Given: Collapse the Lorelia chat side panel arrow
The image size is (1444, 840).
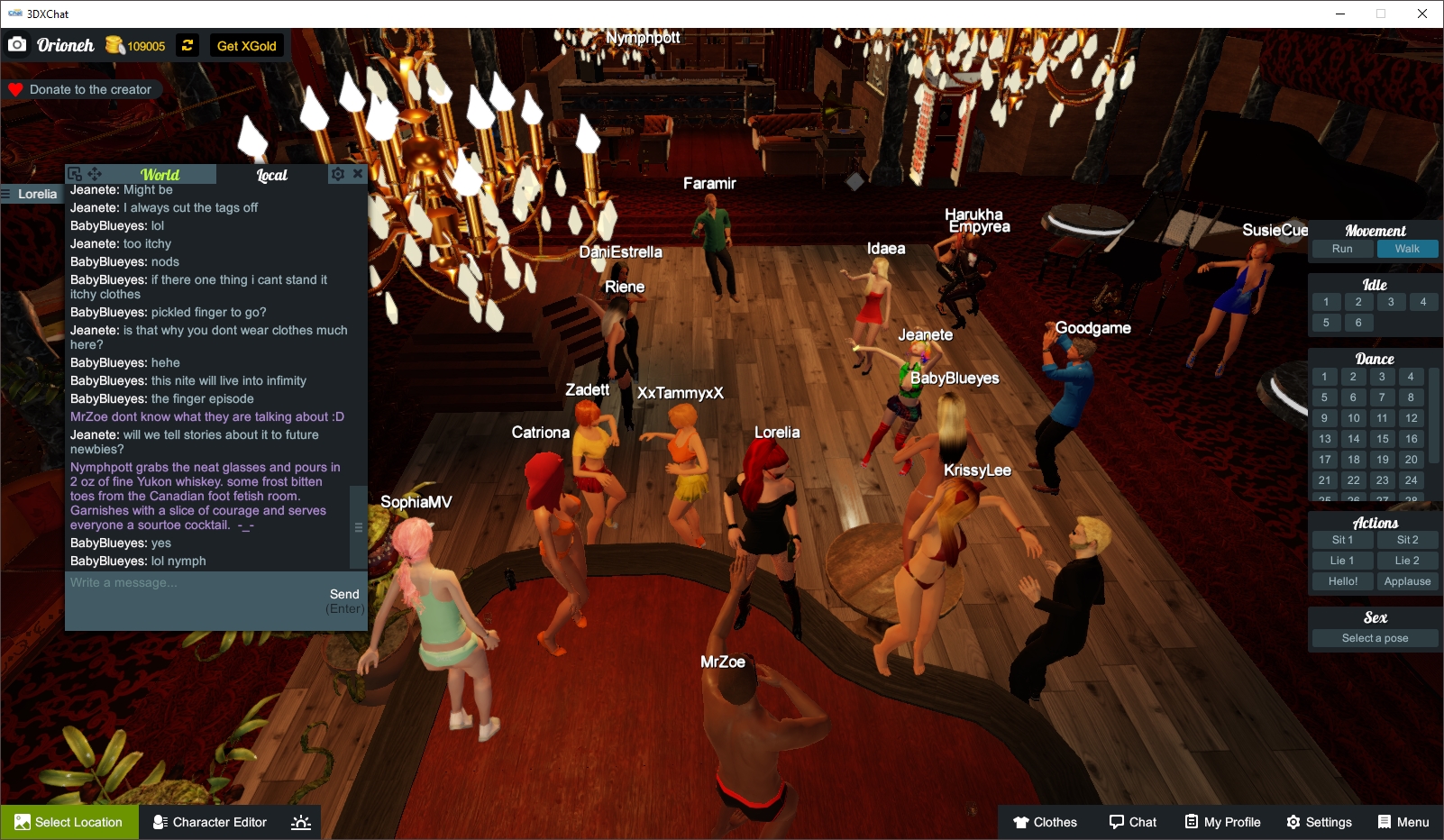Looking at the screenshot, I should tap(7, 193).
